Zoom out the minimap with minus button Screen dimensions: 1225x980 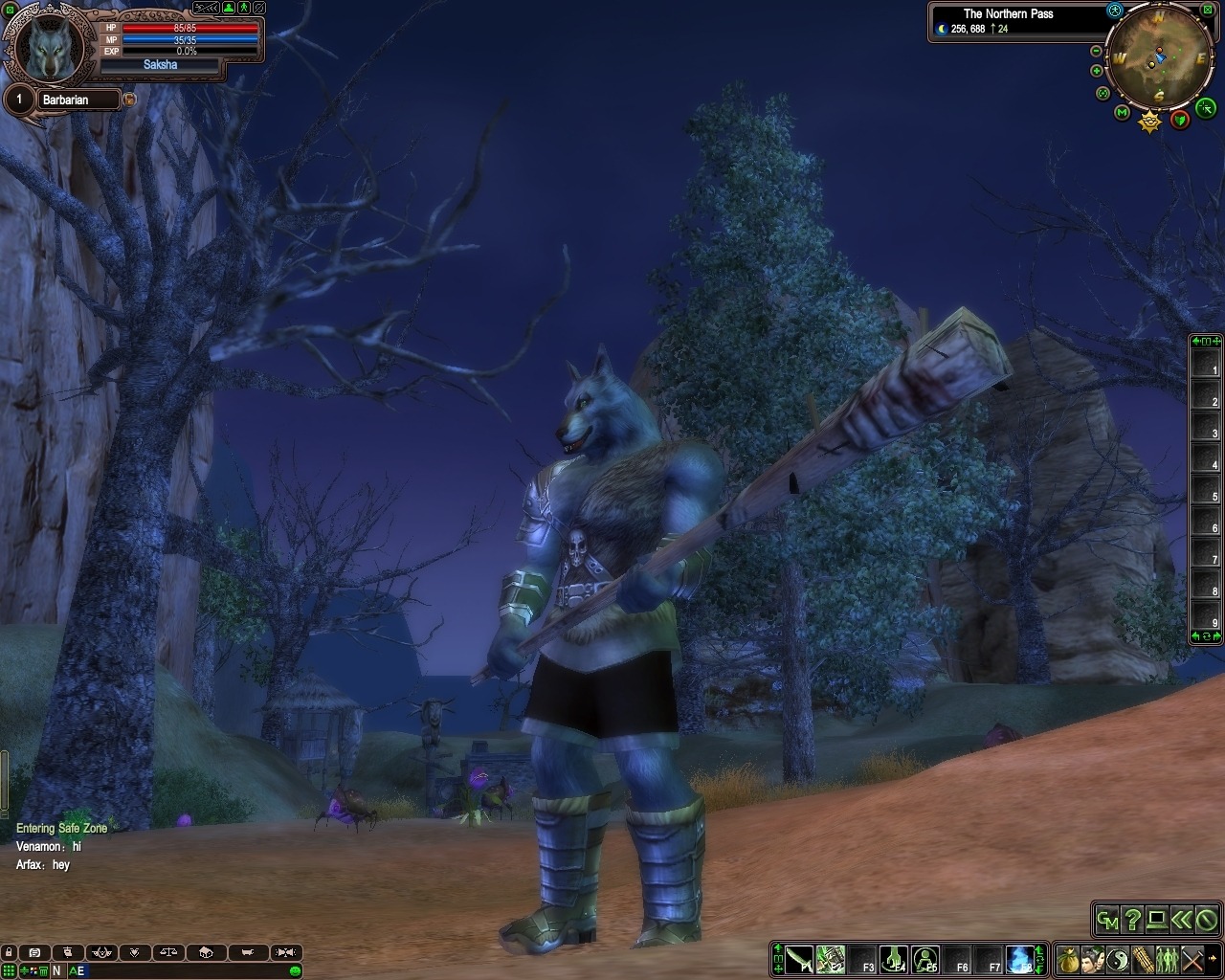pos(1097,51)
